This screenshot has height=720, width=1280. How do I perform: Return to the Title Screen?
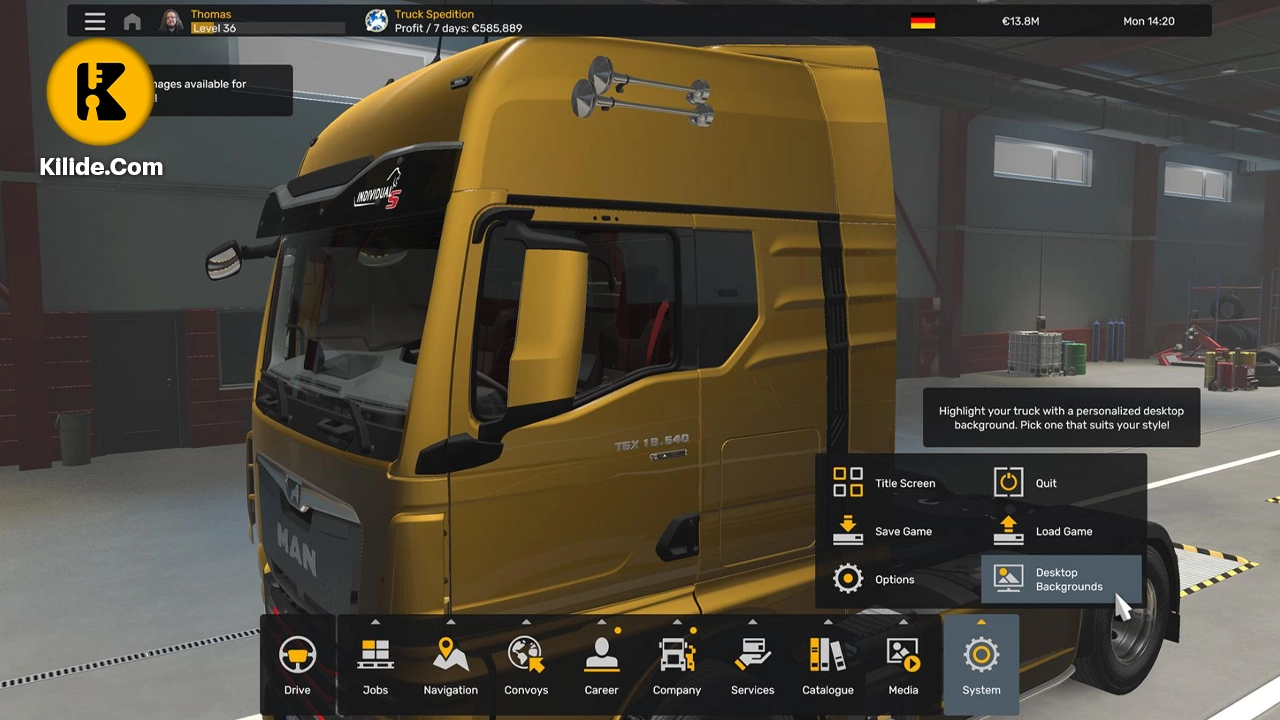(x=885, y=483)
